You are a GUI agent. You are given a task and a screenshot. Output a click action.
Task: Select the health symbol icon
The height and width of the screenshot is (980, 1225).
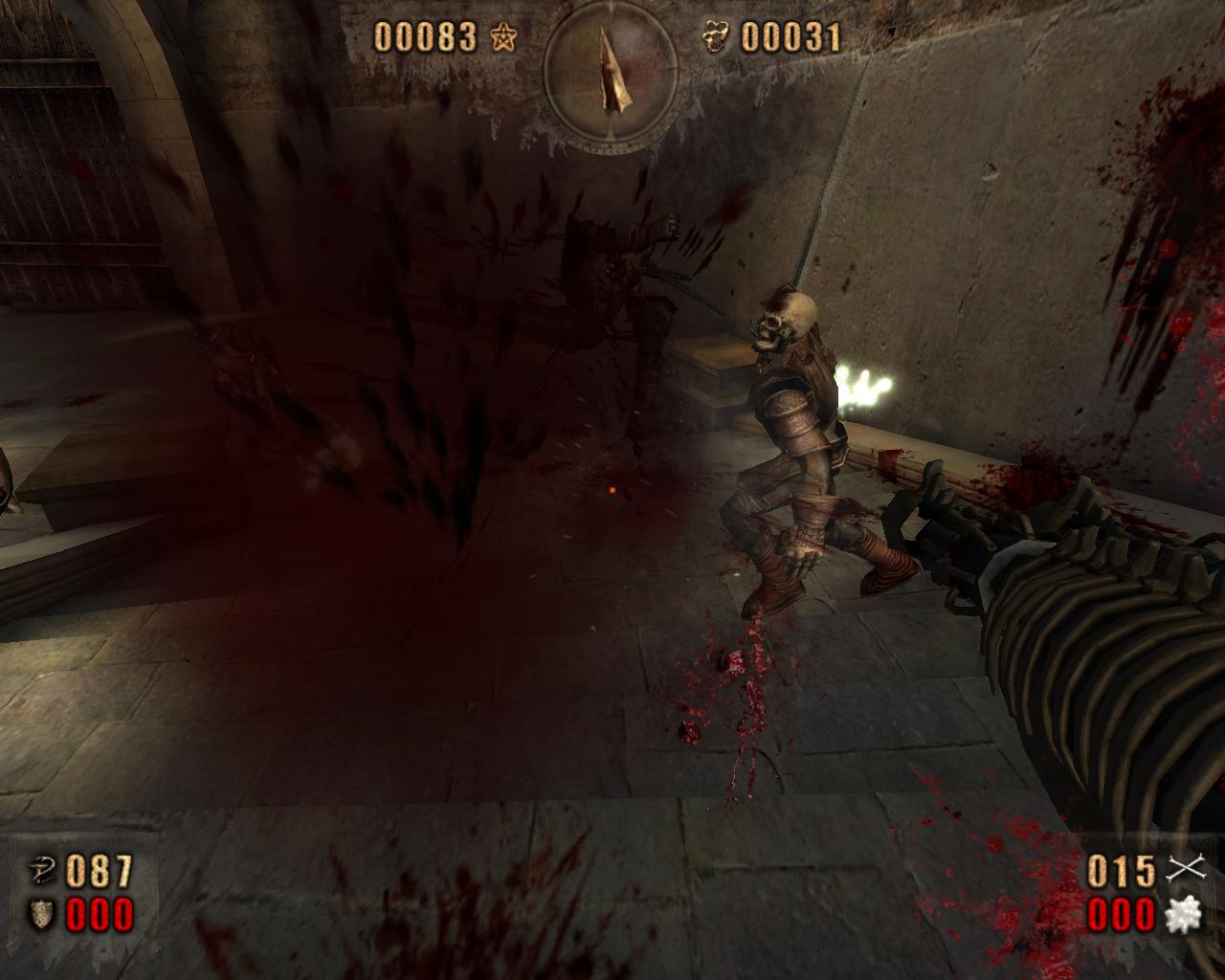(42, 871)
